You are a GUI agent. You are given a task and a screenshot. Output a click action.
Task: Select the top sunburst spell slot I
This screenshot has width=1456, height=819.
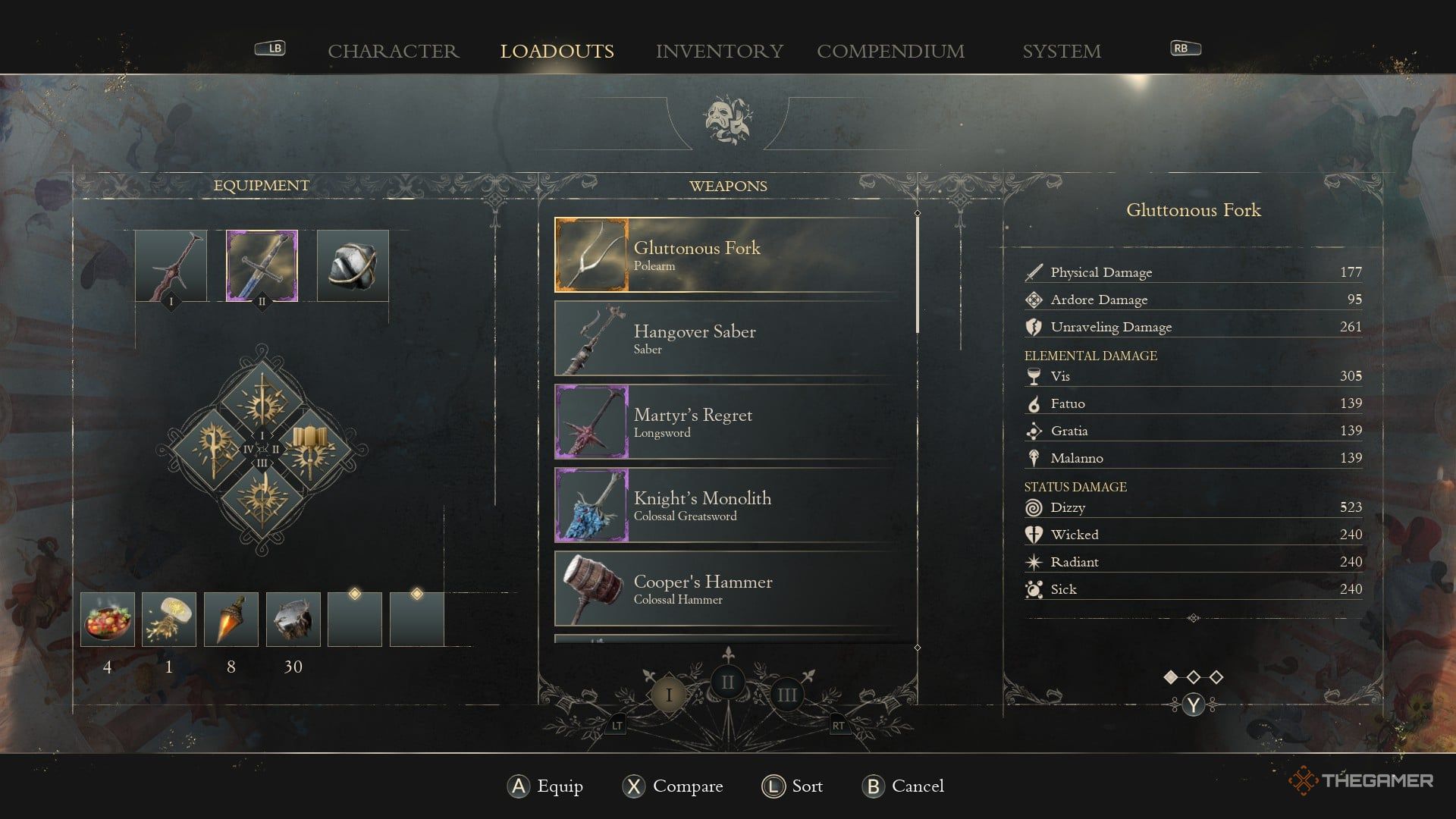pyautogui.click(x=262, y=400)
